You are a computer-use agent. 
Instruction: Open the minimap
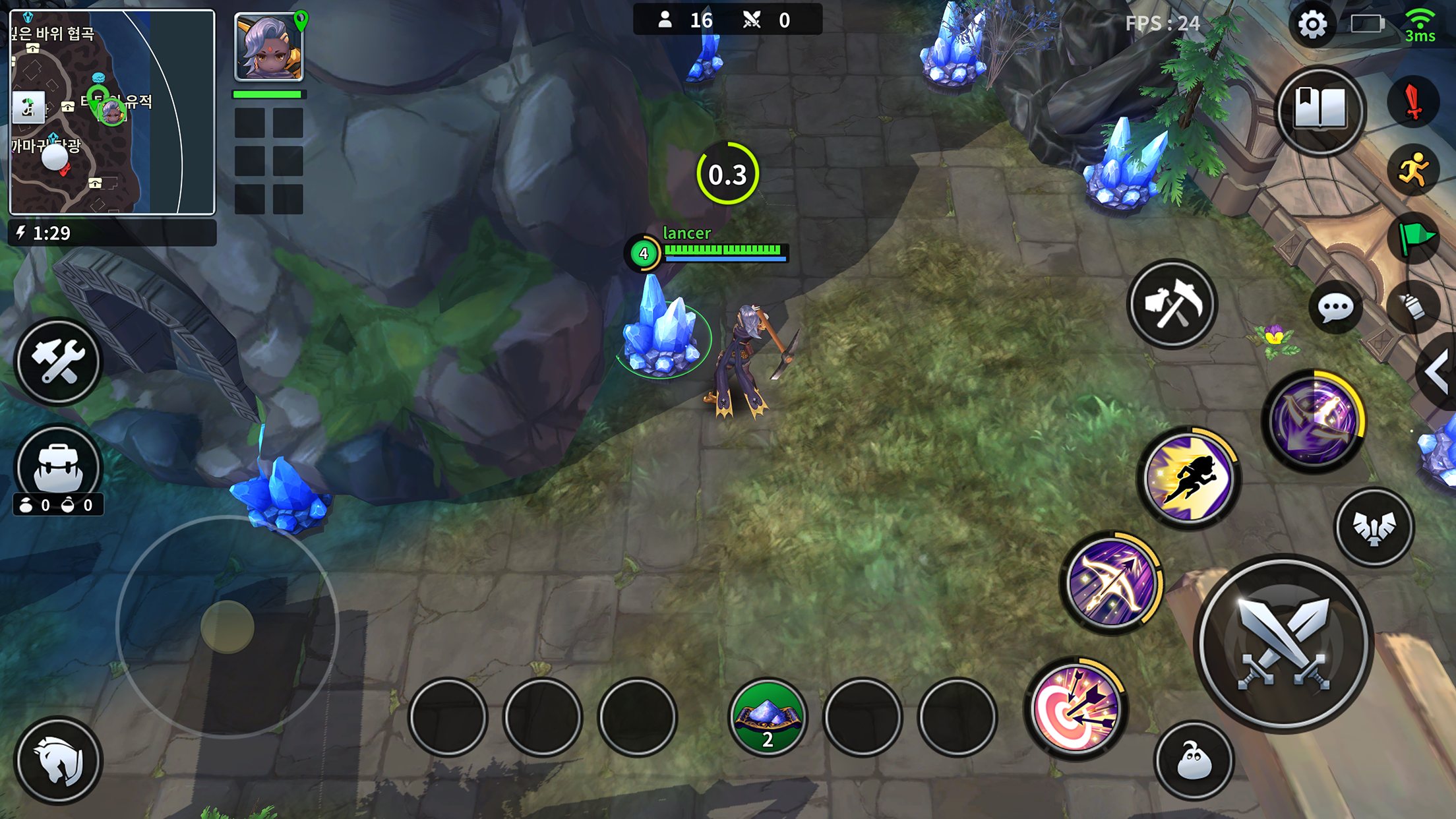pos(112,112)
